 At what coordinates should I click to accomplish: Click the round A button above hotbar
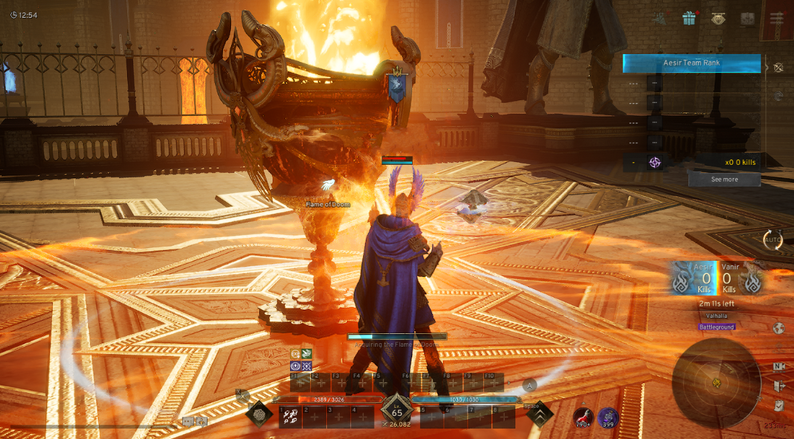530,384
